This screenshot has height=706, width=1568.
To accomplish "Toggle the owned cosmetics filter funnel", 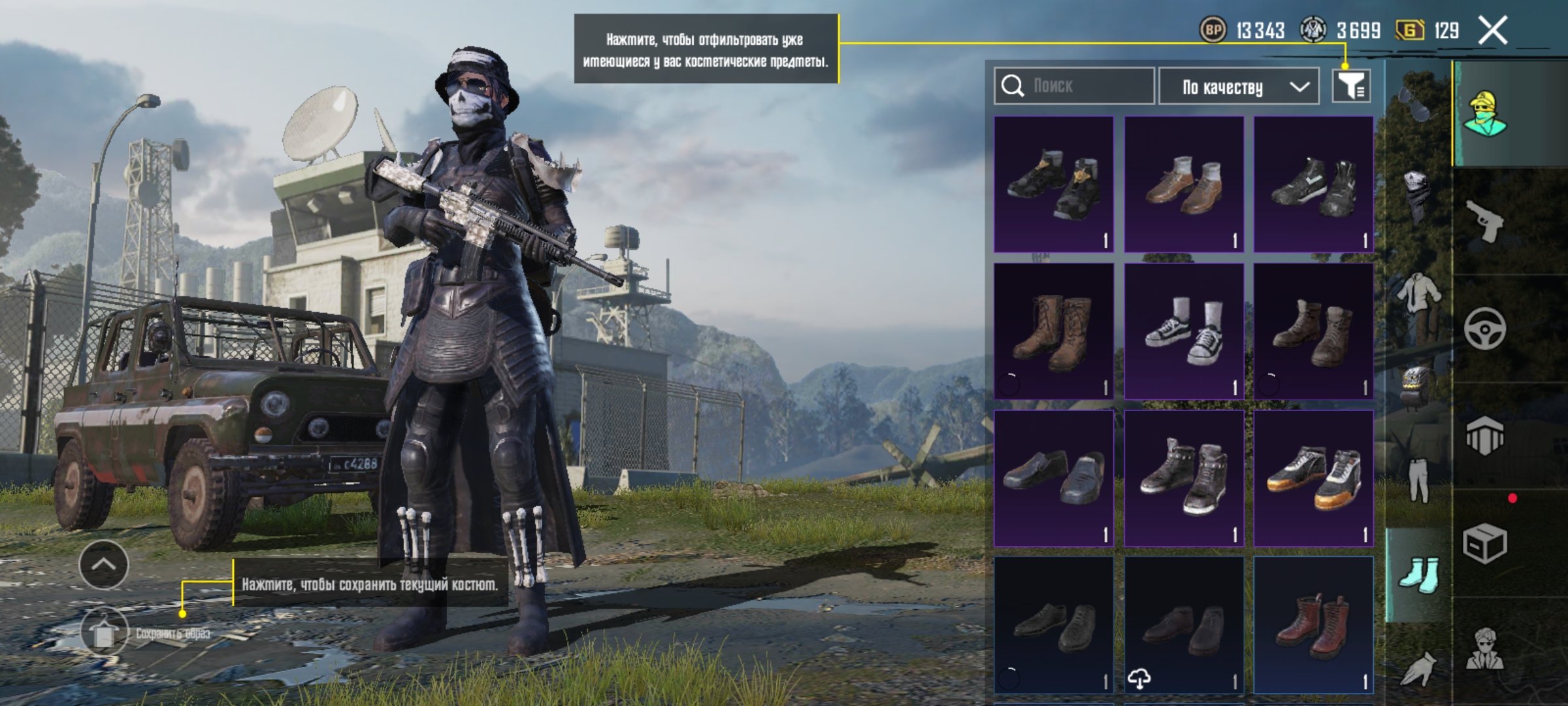I will (1351, 86).
